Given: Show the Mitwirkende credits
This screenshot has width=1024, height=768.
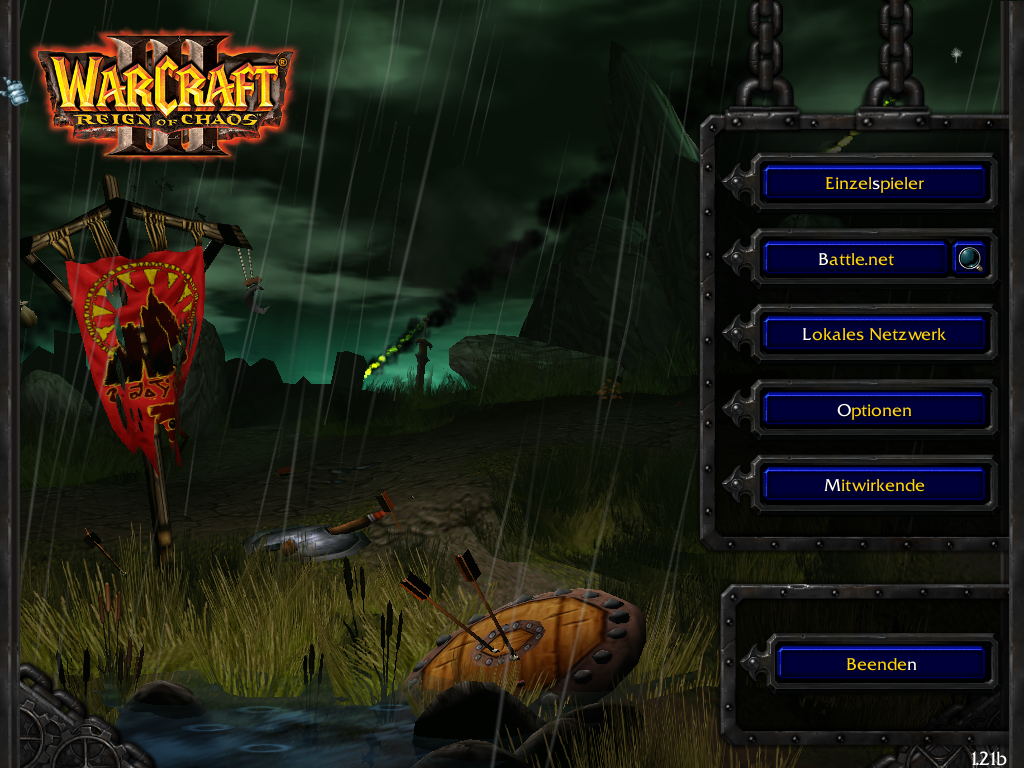Looking at the screenshot, I should [874, 486].
